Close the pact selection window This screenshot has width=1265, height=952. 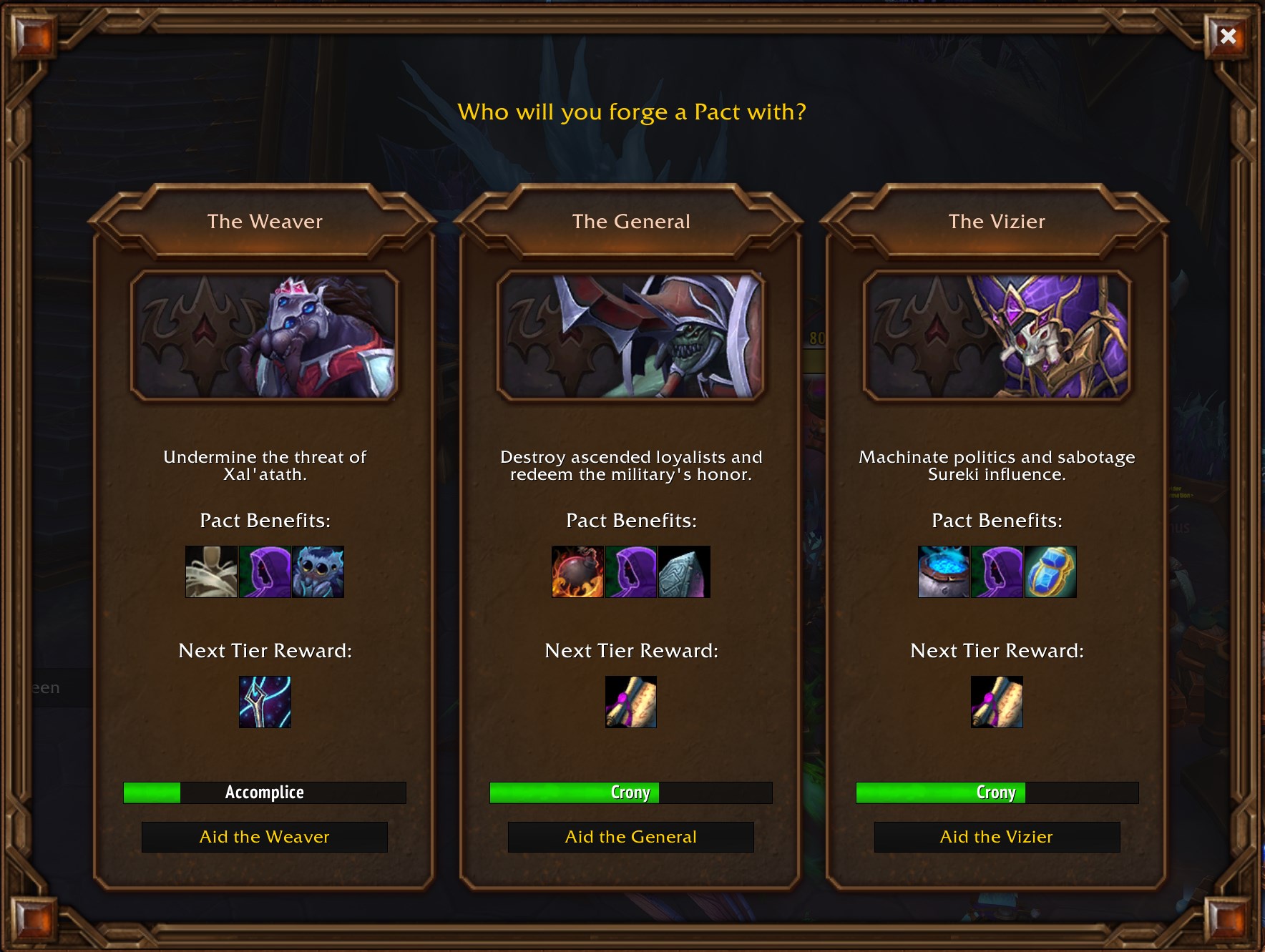pos(1228,35)
